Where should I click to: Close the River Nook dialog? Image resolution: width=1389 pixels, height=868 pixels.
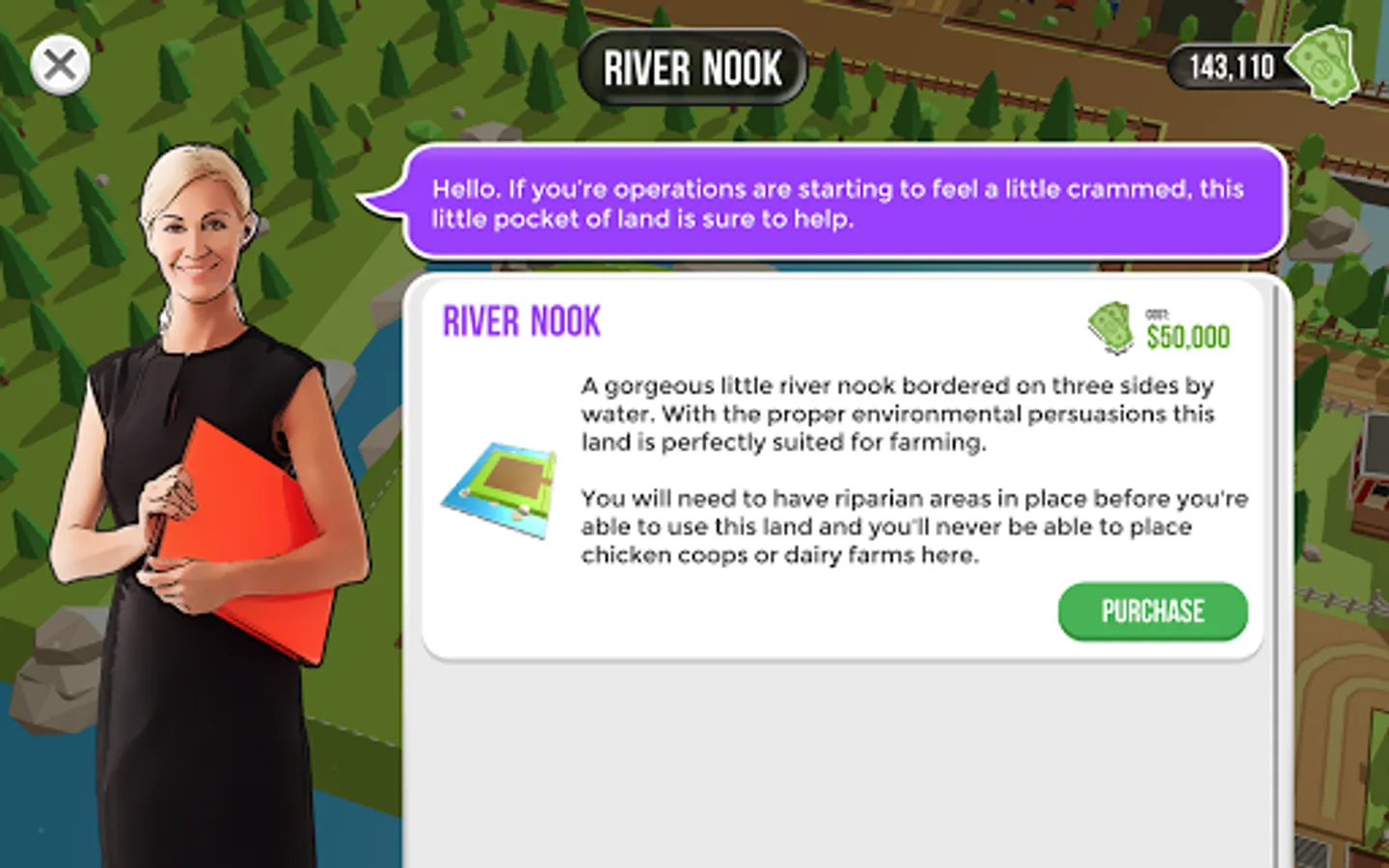pyautogui.click(x=60, y=66)
